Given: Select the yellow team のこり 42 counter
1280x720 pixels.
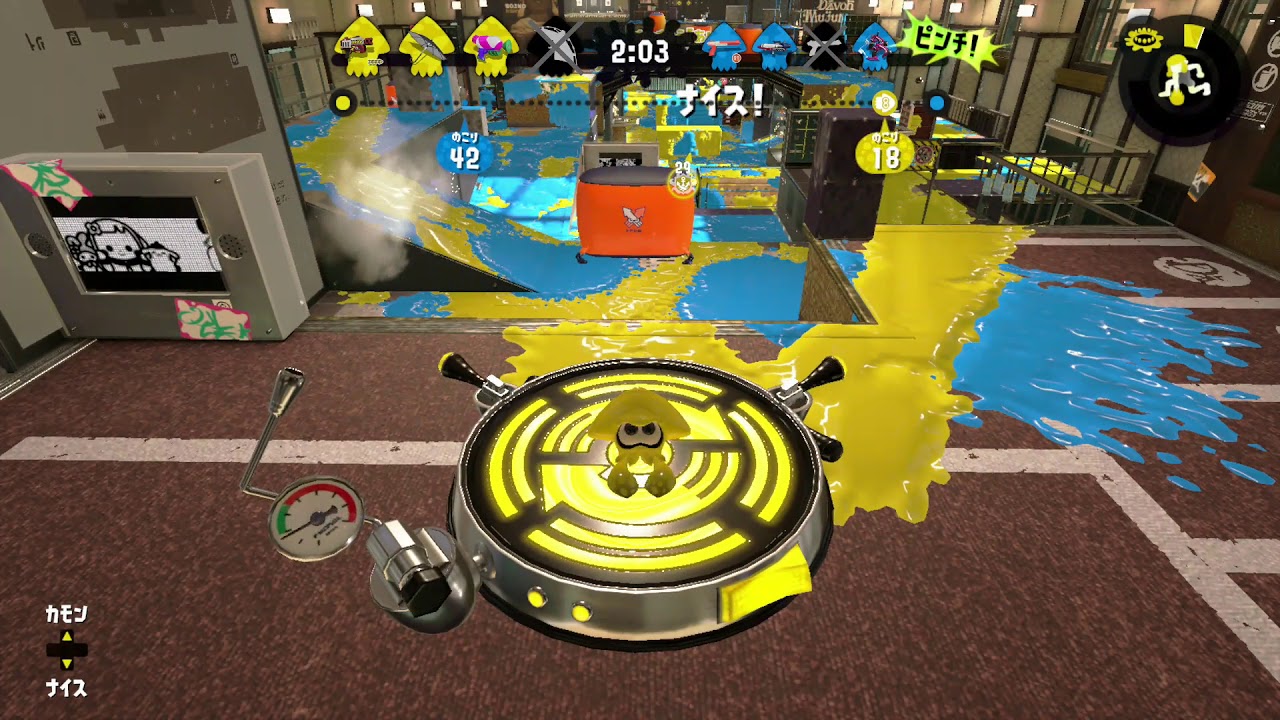Looking at the screenshot, I should coord(466,148).
